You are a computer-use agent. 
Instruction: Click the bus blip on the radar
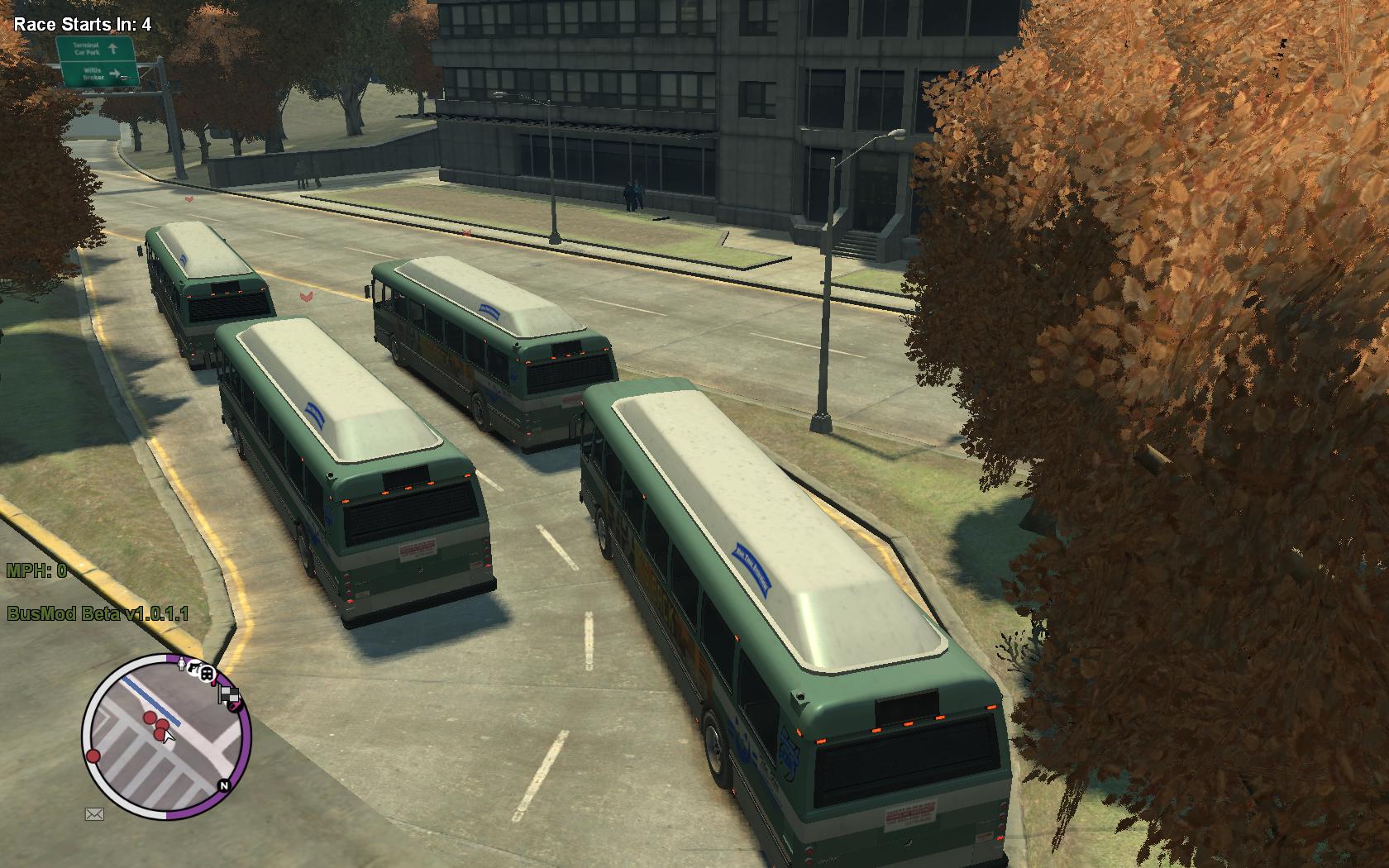click(208, 675)
